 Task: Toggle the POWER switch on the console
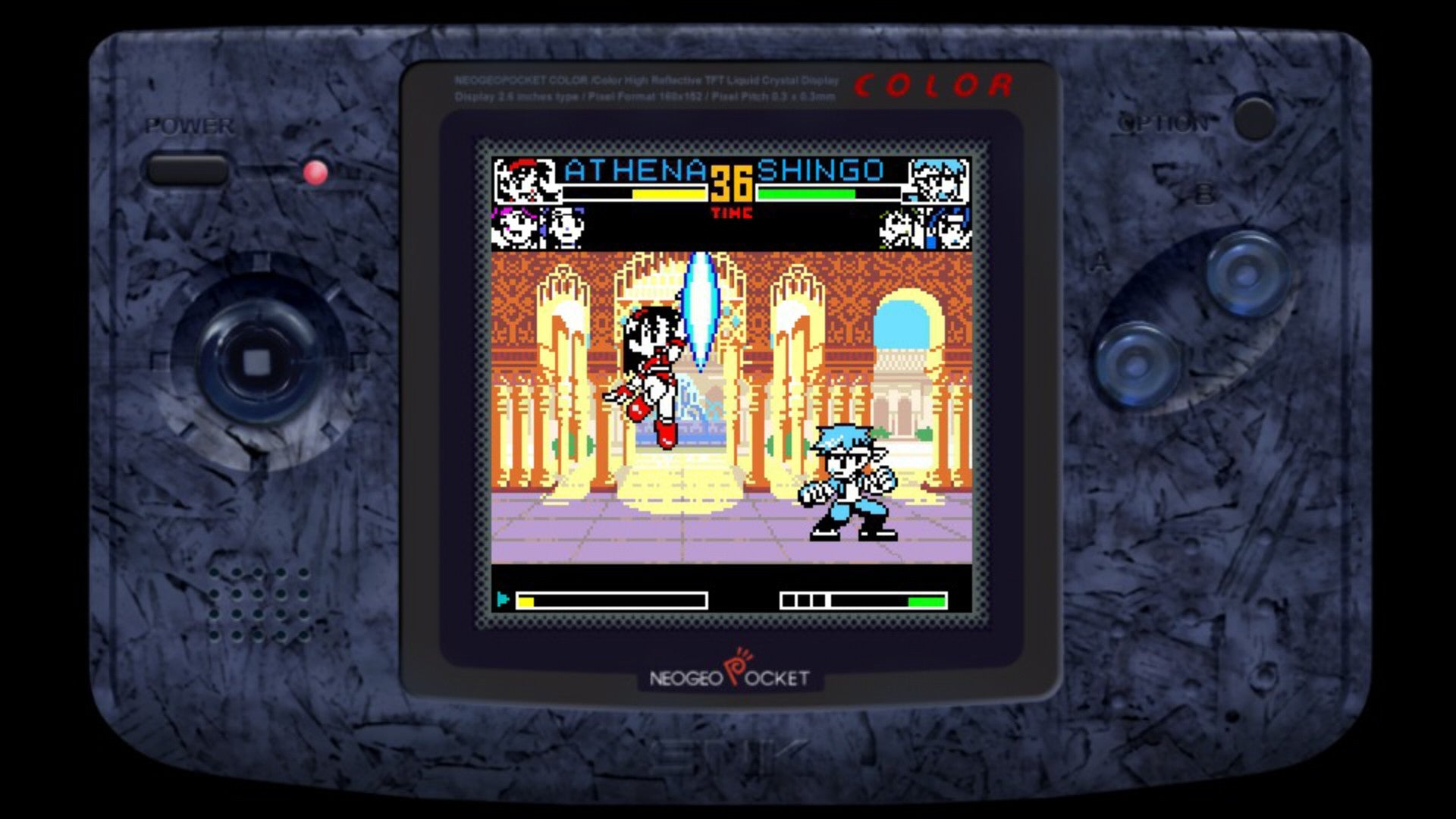tap(186, 168)
